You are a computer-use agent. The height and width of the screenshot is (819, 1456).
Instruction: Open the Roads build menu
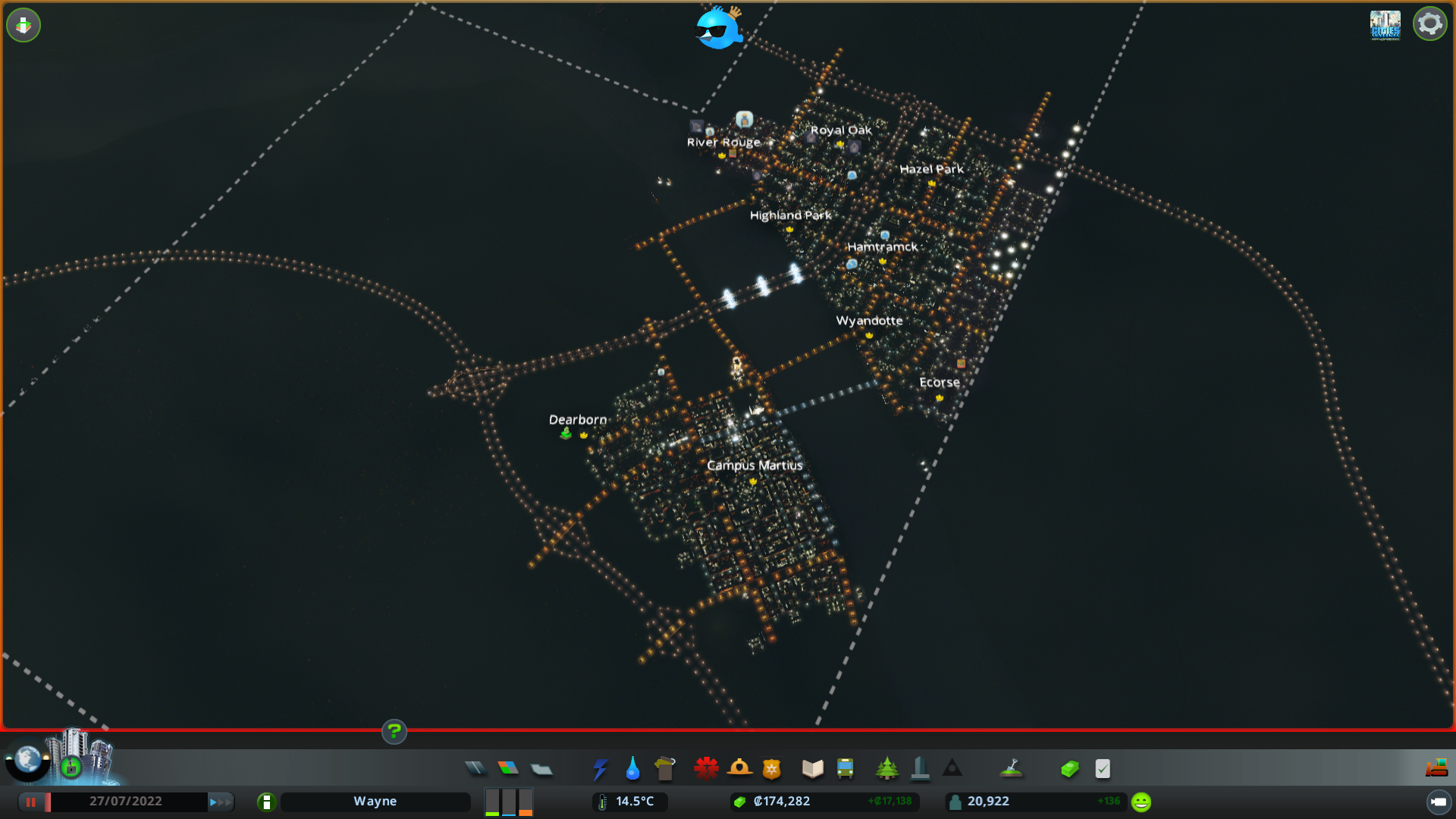coord(476,768)
